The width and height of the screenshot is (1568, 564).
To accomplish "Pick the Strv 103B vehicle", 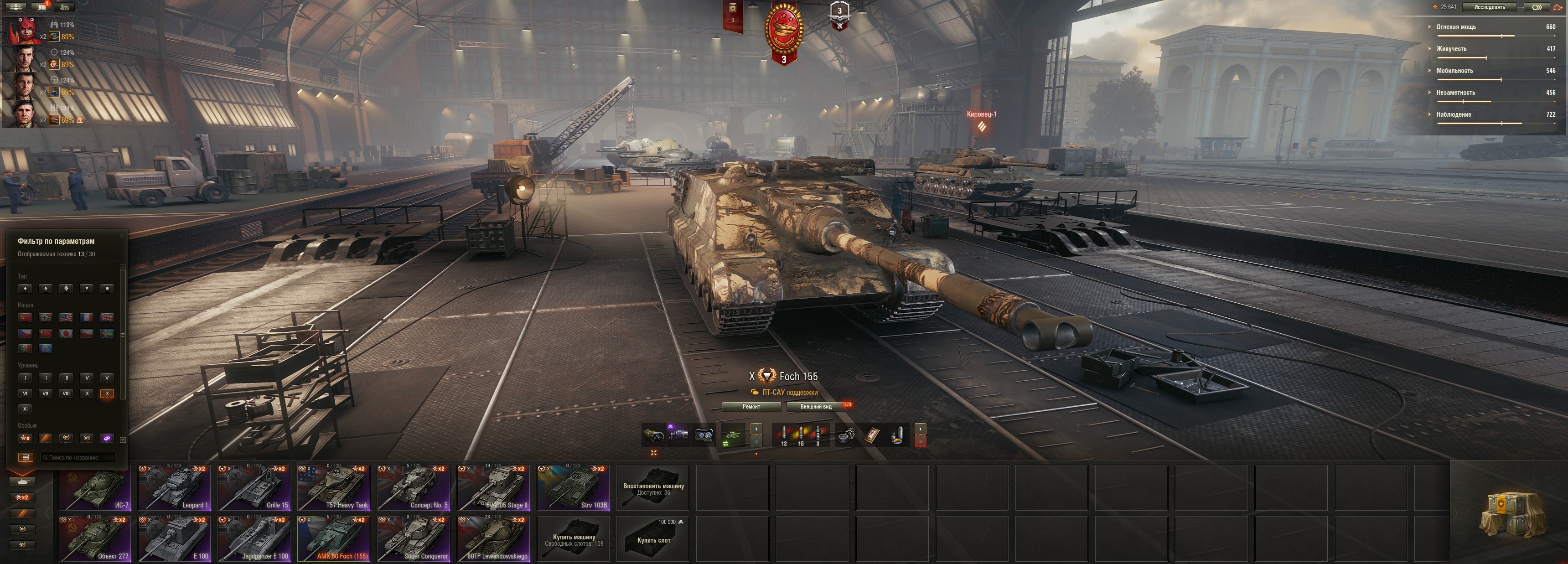I will click(573, 488).
